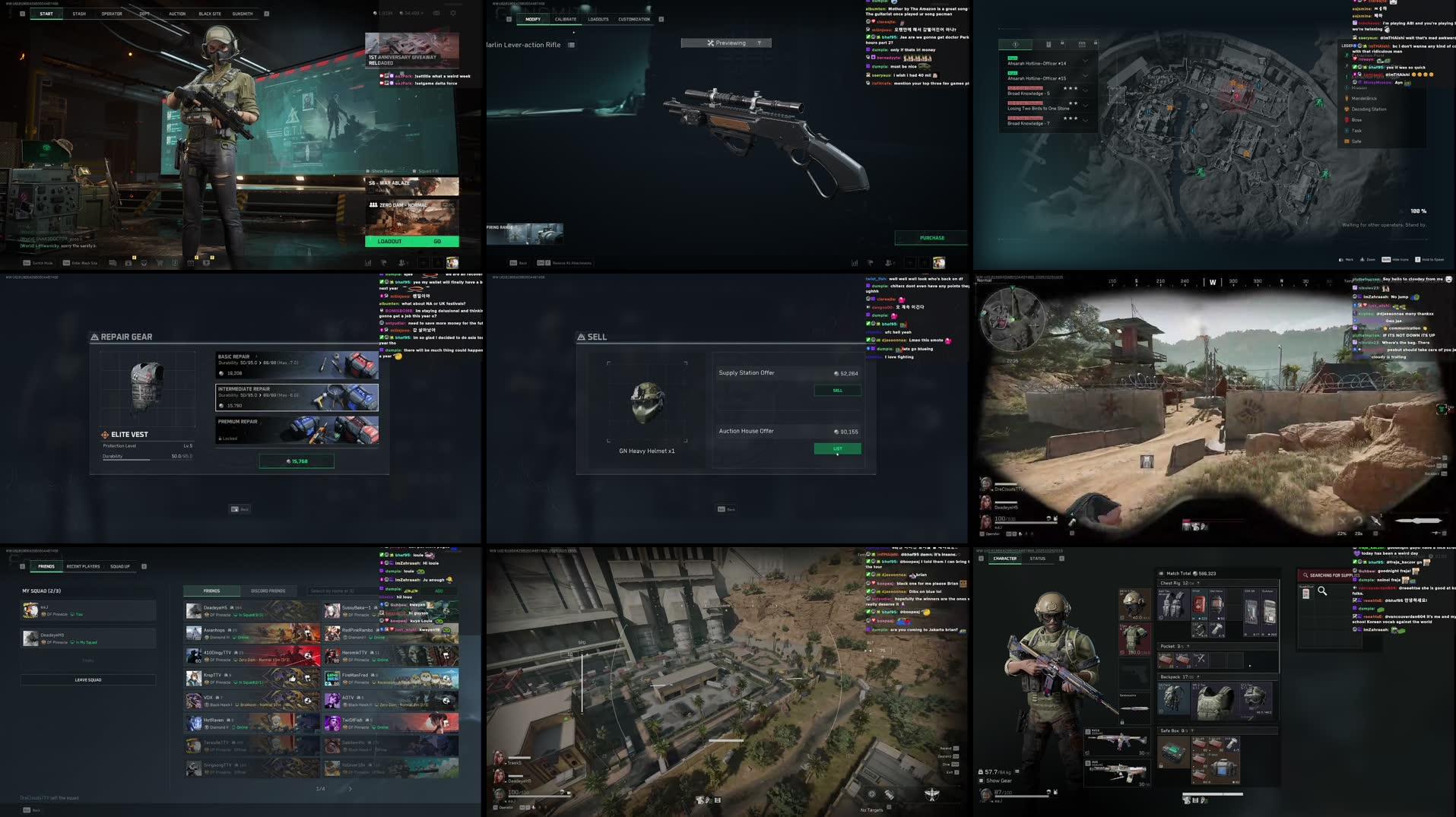The height and width of the screenshot is (817, 1456).
Task: Click the Boss legend icon on the map
Action: 1347,120
